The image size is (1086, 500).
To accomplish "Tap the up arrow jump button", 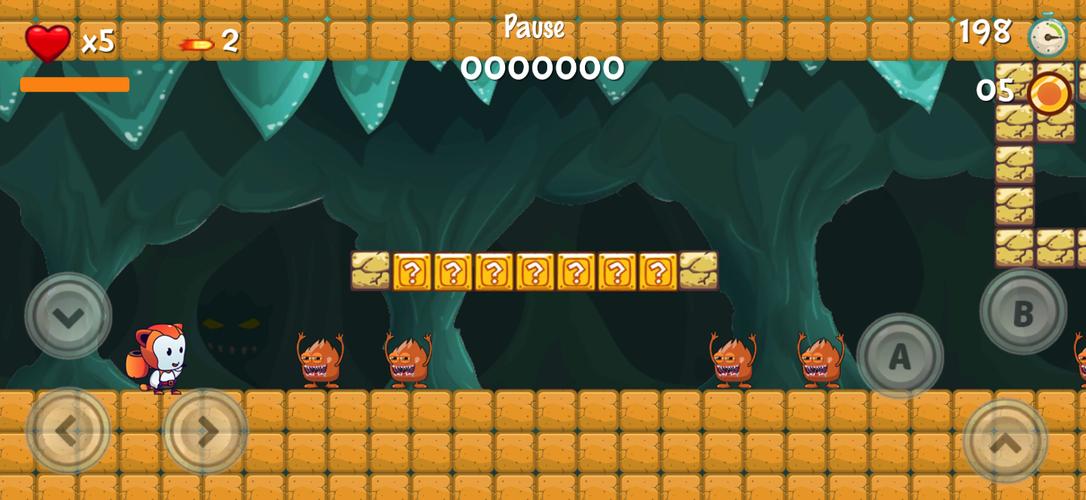I will 1005,441.
